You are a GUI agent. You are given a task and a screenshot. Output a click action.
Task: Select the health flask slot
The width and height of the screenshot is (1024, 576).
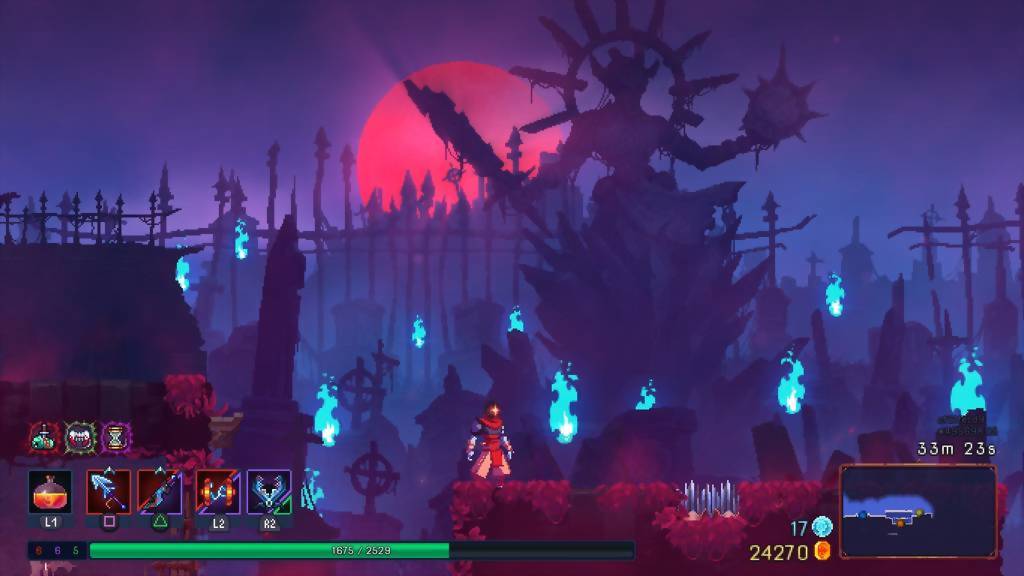pyautogui.click(x=49, y=492)
